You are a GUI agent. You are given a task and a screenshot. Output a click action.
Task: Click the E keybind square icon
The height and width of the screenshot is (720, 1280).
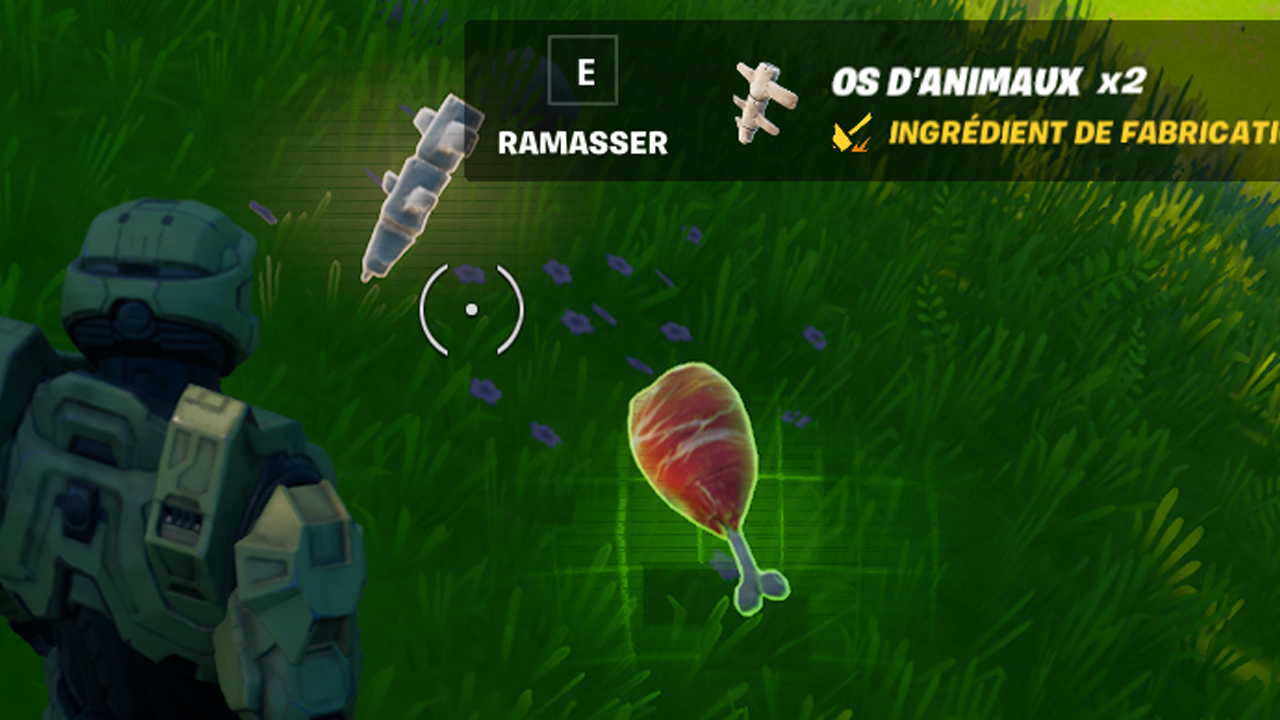click(584, 70)
